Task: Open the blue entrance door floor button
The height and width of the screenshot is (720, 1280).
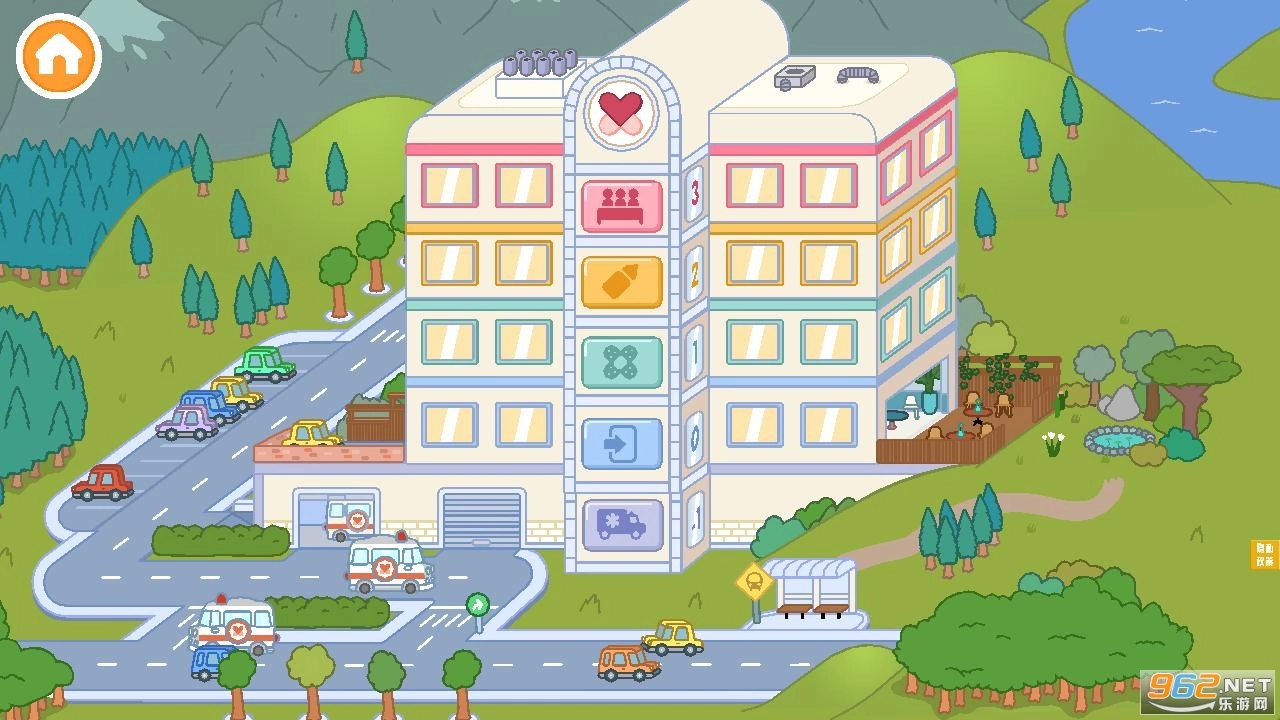Action: (622, 443)
